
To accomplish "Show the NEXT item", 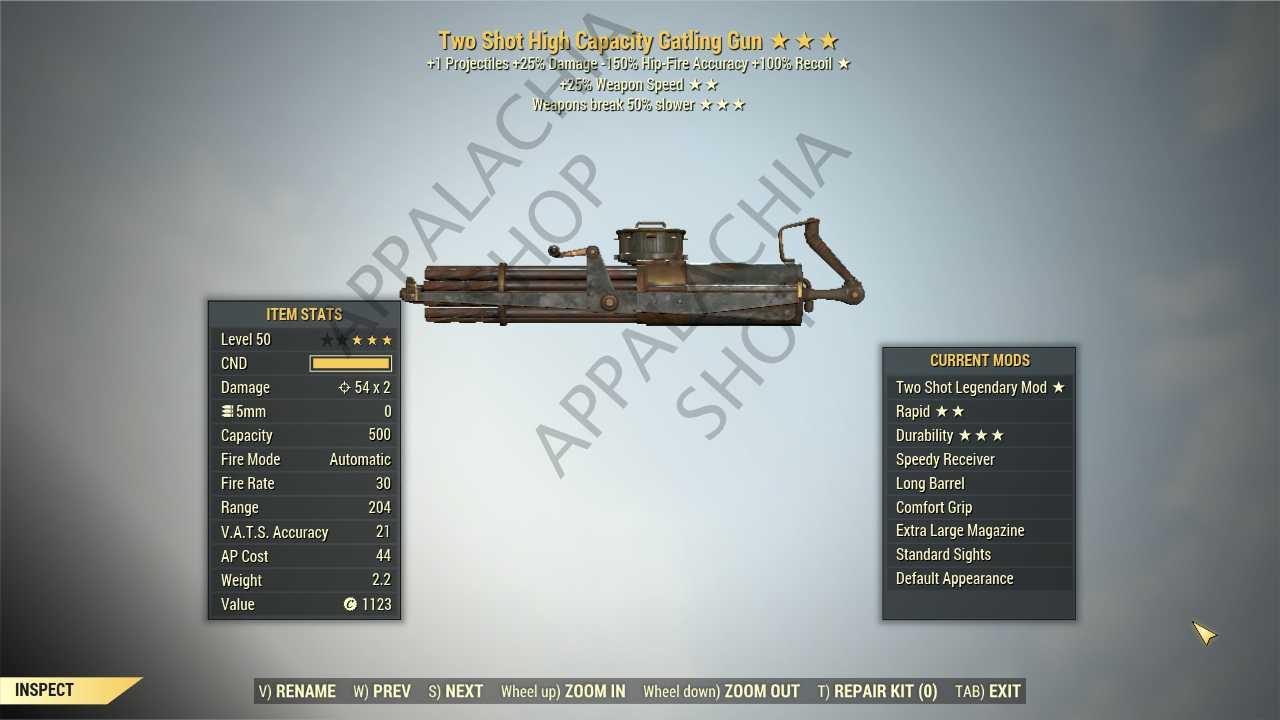I will [456, 691].
